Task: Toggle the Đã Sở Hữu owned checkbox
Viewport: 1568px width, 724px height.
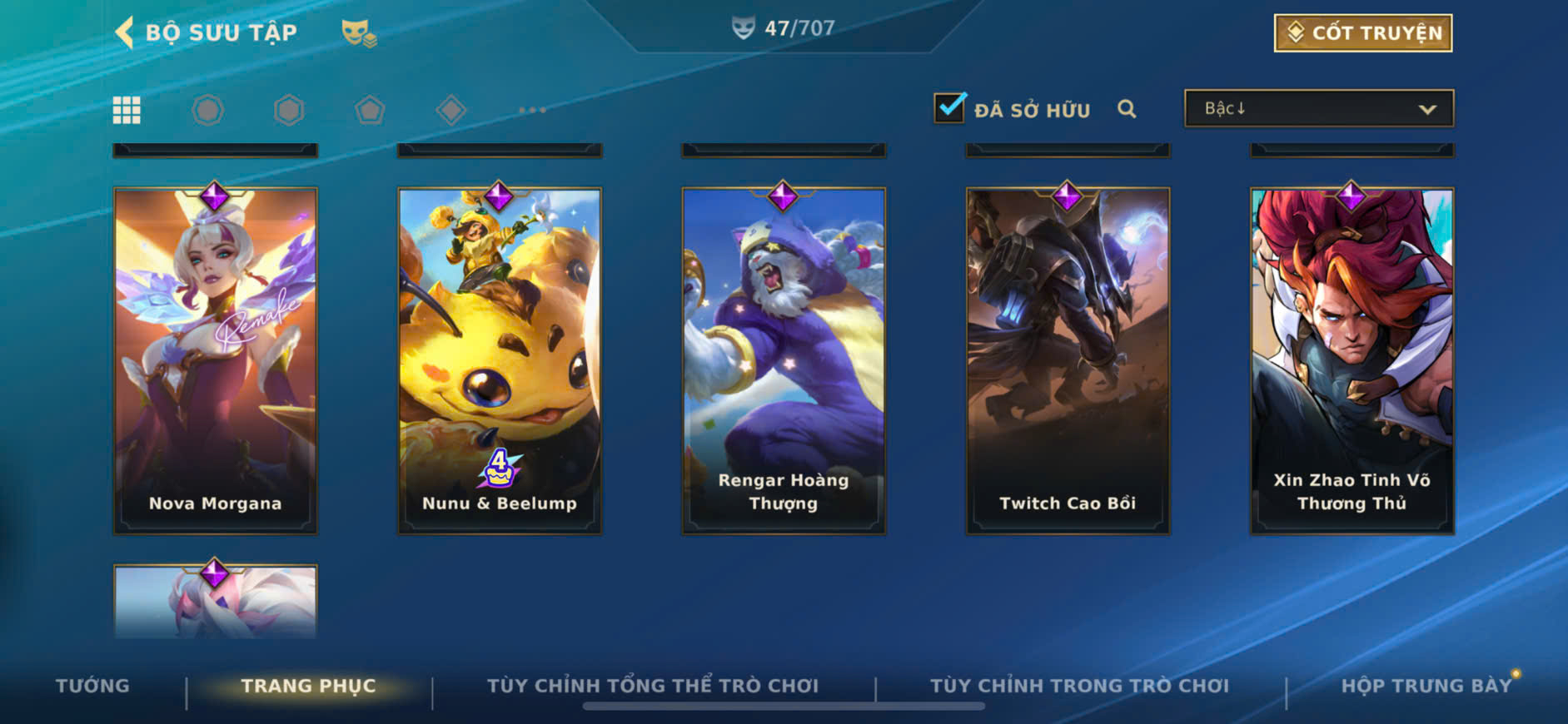Action: coord(949,108)
